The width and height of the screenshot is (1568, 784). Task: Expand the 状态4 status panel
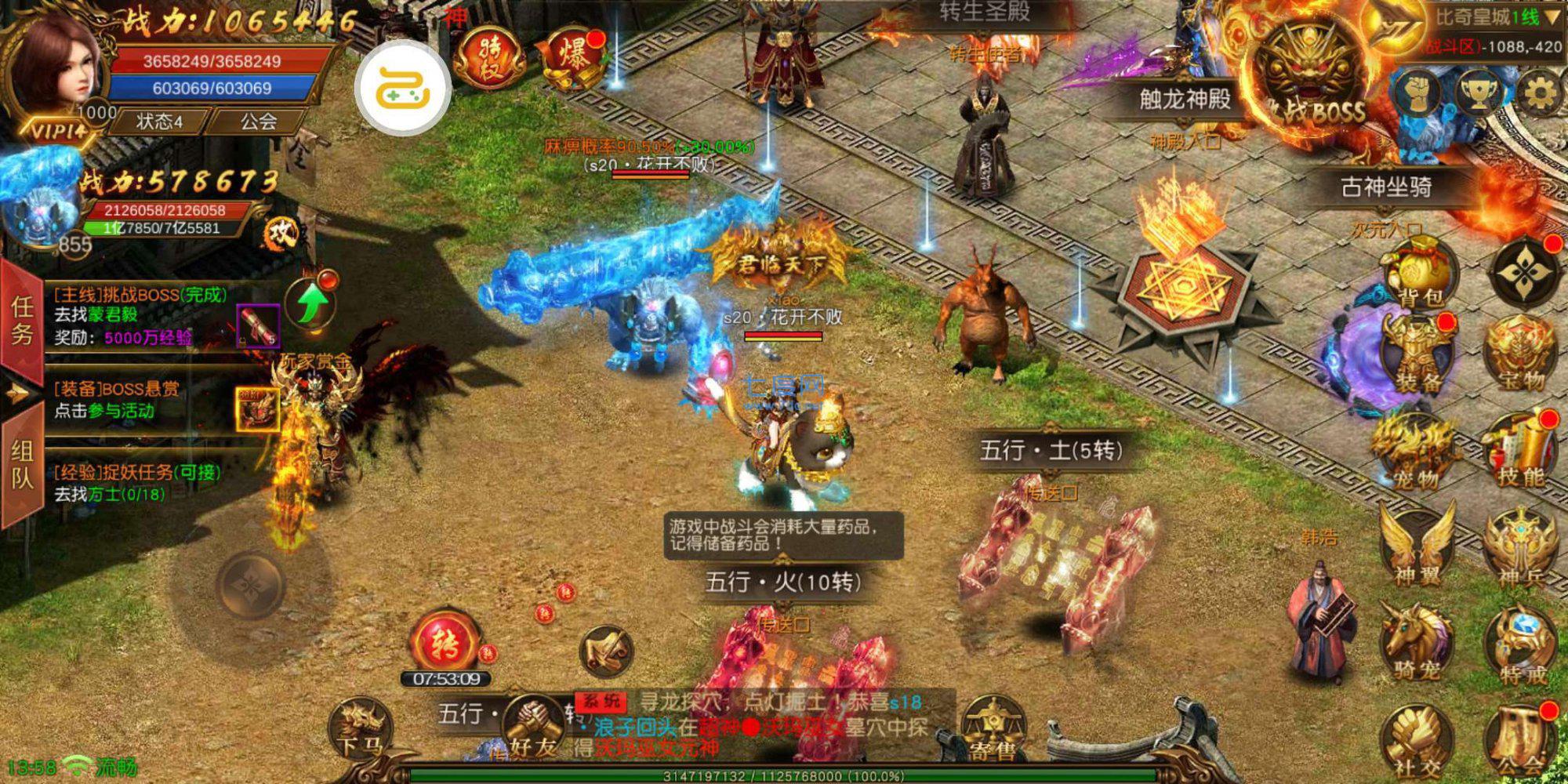157,122
